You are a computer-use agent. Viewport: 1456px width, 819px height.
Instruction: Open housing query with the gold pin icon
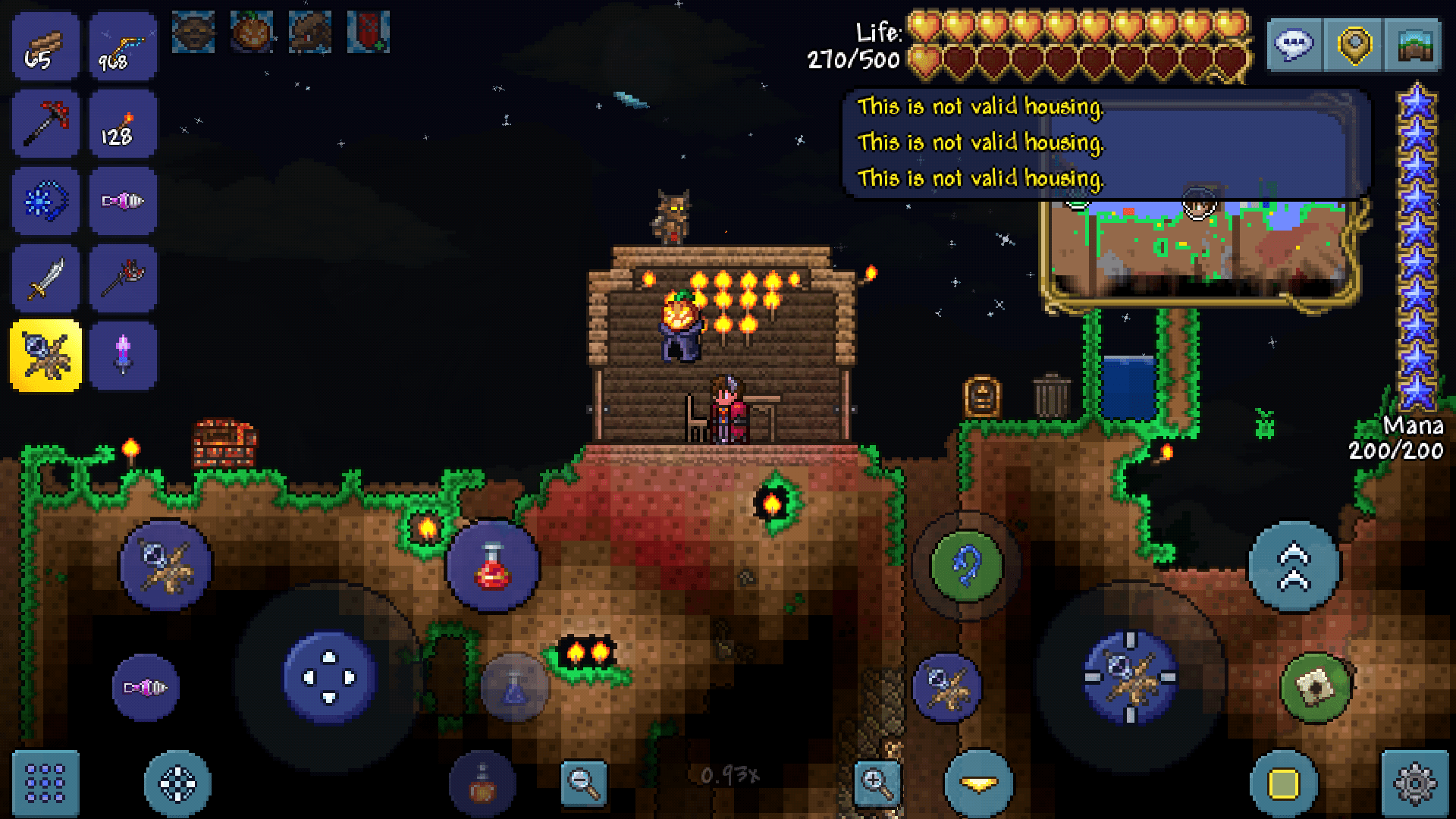click(1354, 45)
